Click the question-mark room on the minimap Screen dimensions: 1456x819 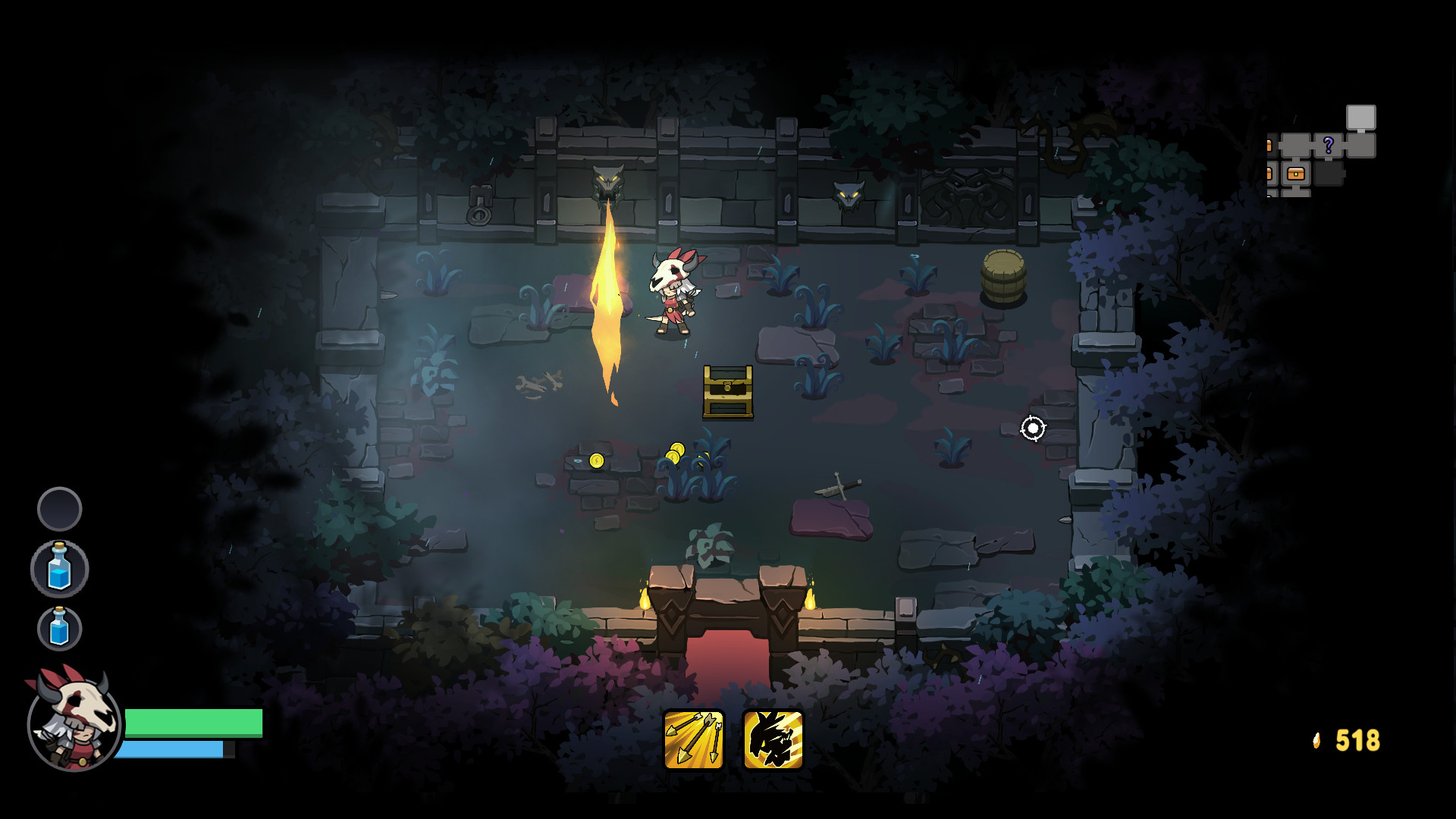tap(1329, 145)
